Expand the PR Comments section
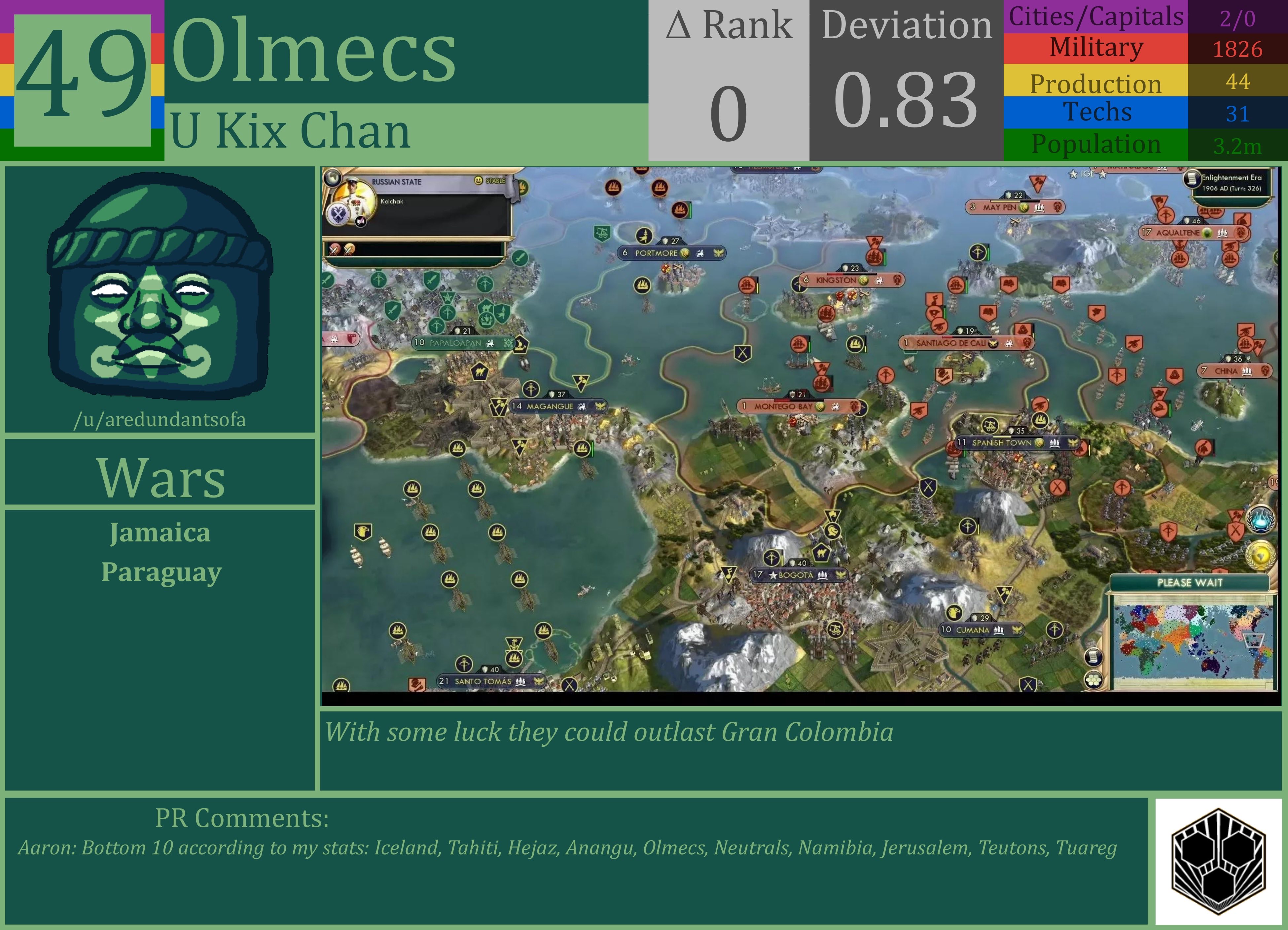 241,818
